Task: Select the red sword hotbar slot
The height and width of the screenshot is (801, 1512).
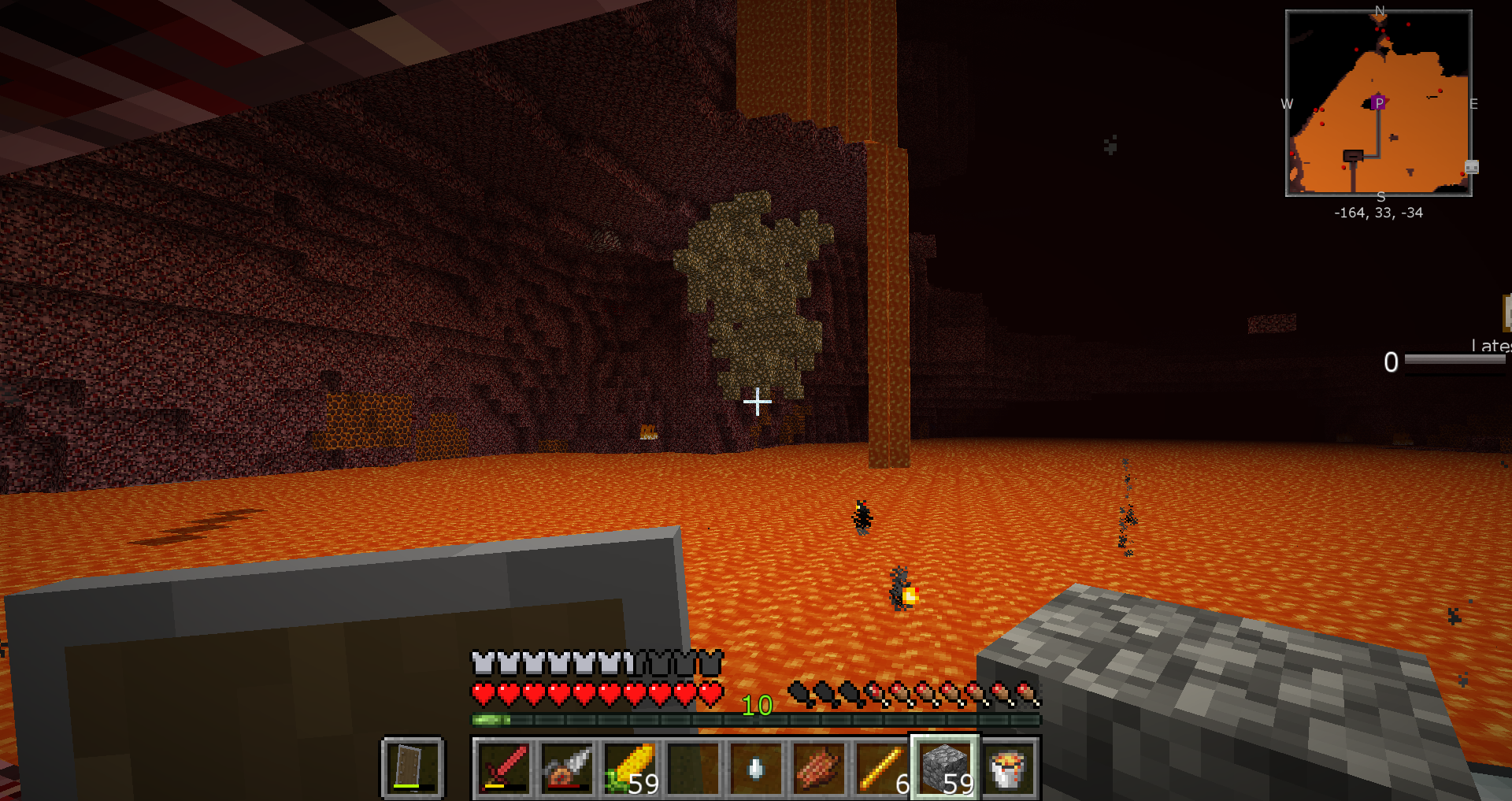Action: point(504,768)
